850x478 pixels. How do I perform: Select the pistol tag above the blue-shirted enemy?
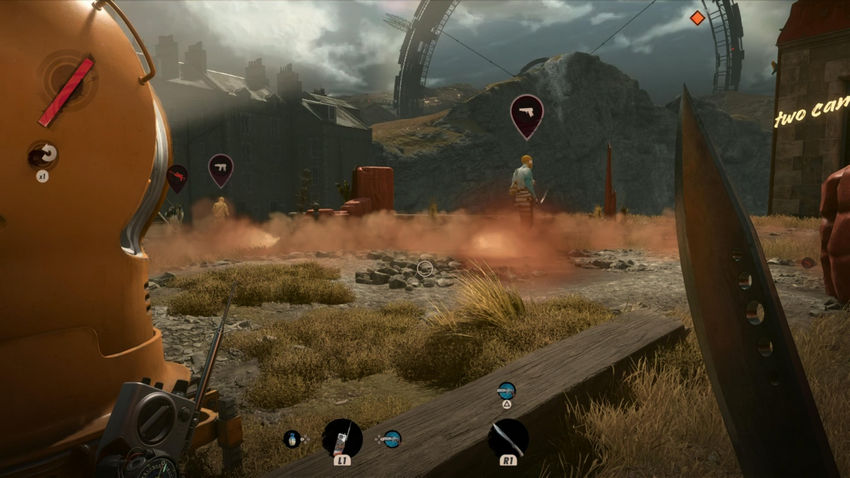coord(526,114)
